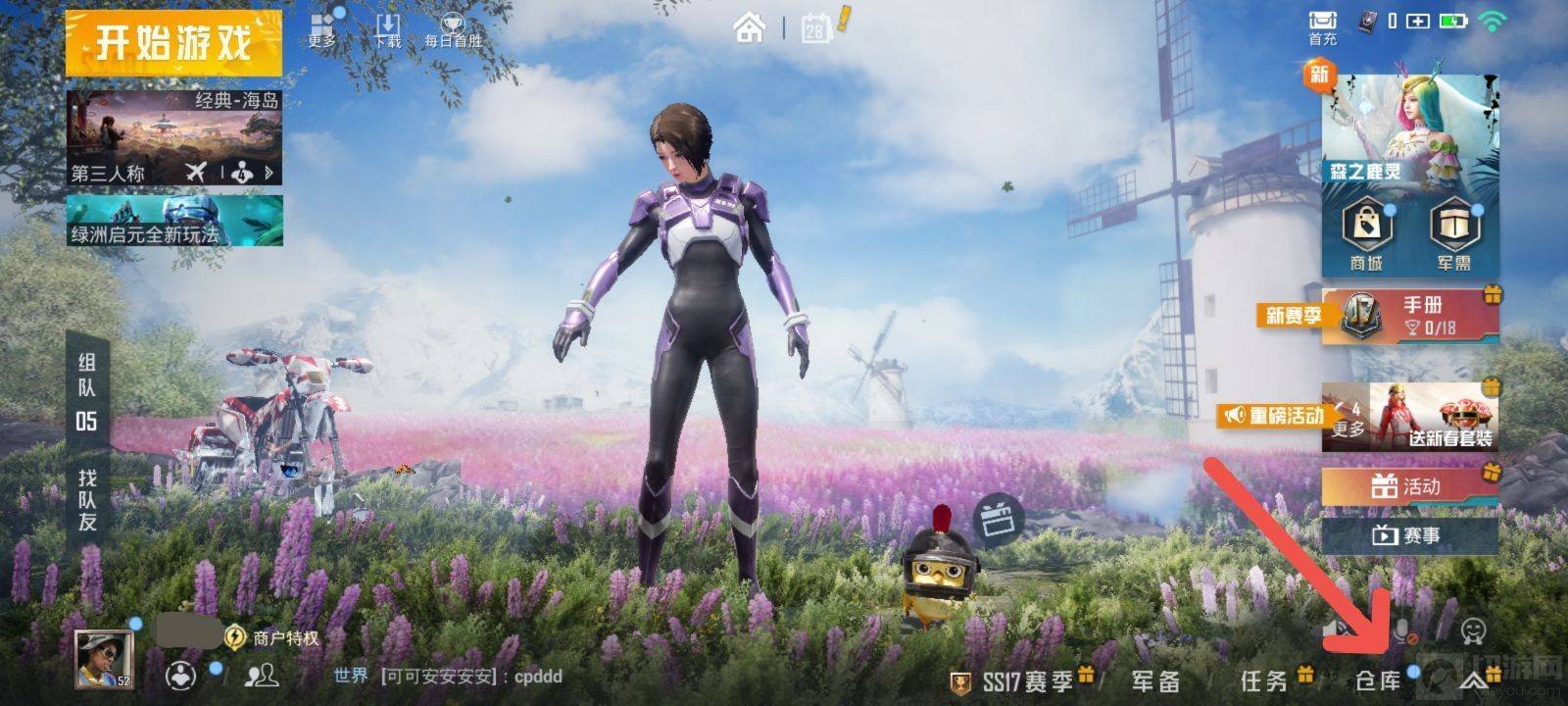Open the 首充 first recharge icon

(1323, 26)
